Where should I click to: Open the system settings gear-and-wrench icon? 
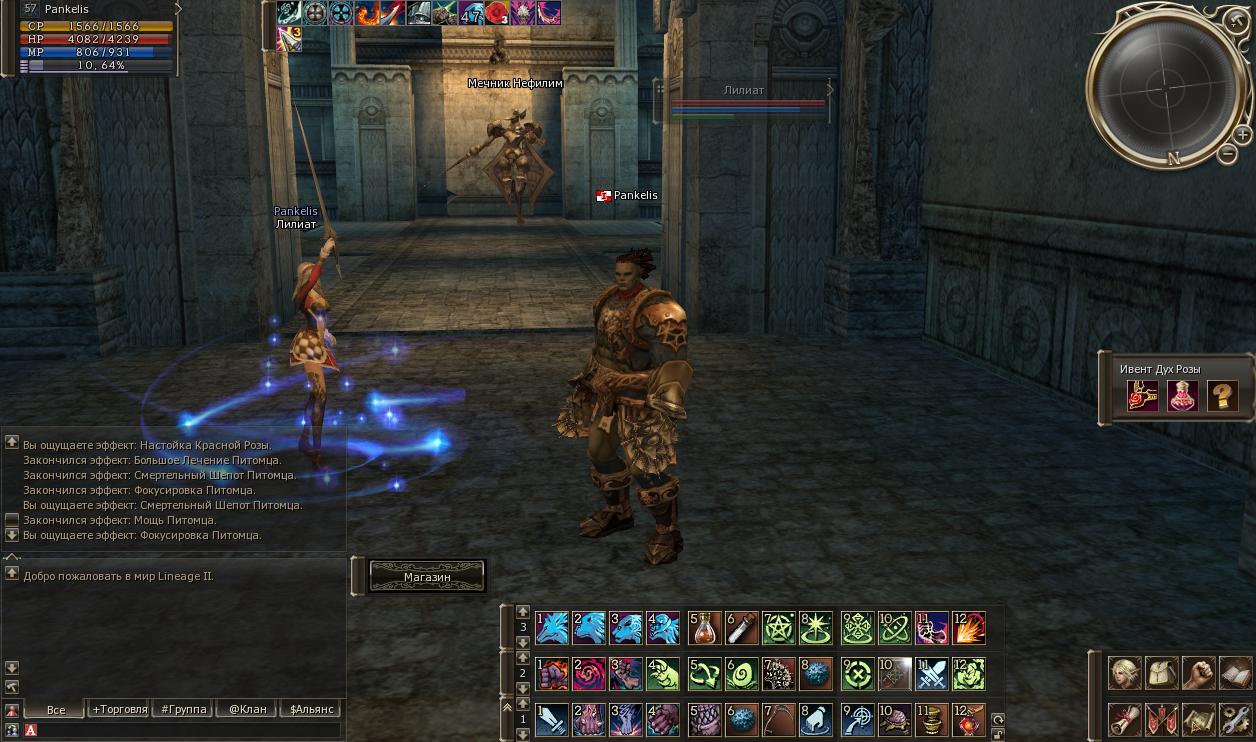1236,719
